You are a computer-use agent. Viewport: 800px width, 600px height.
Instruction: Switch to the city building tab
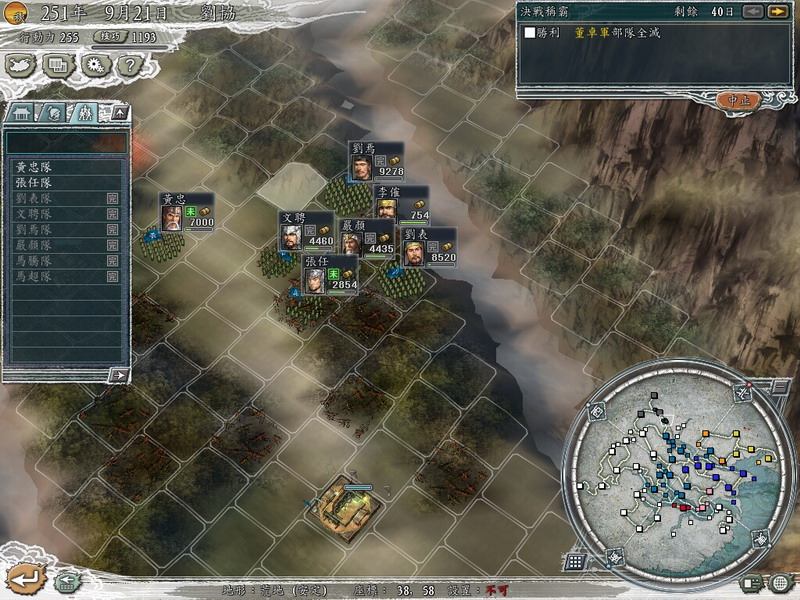point(23,112)
